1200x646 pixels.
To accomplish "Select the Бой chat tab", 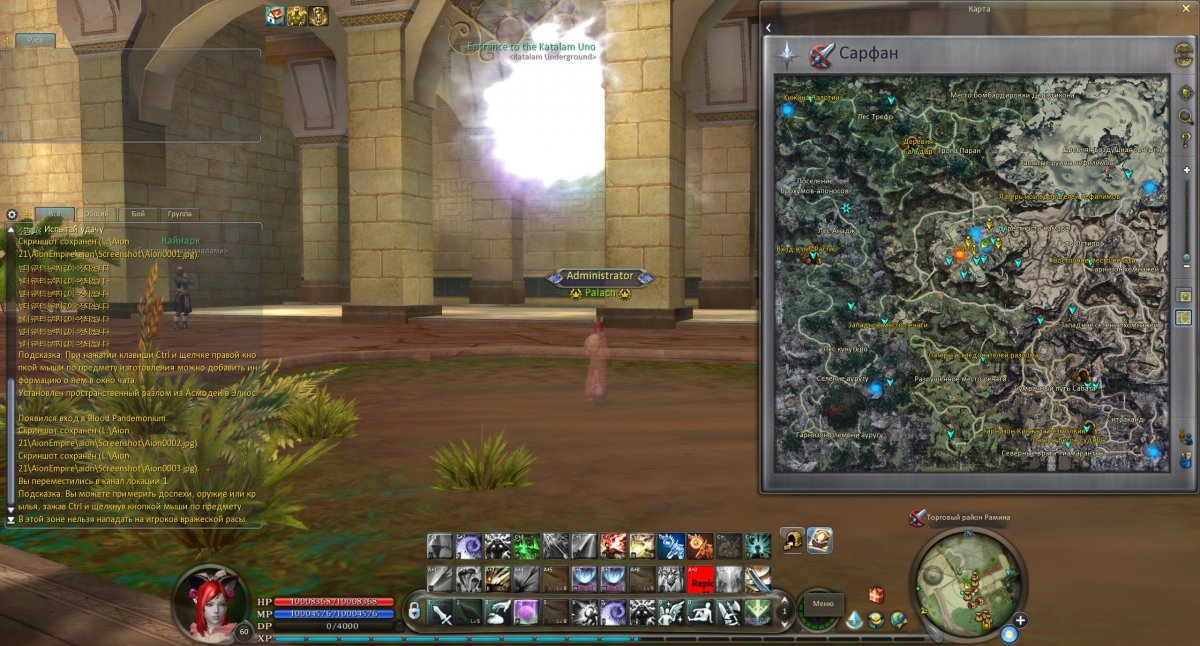I will coord(138,214).
